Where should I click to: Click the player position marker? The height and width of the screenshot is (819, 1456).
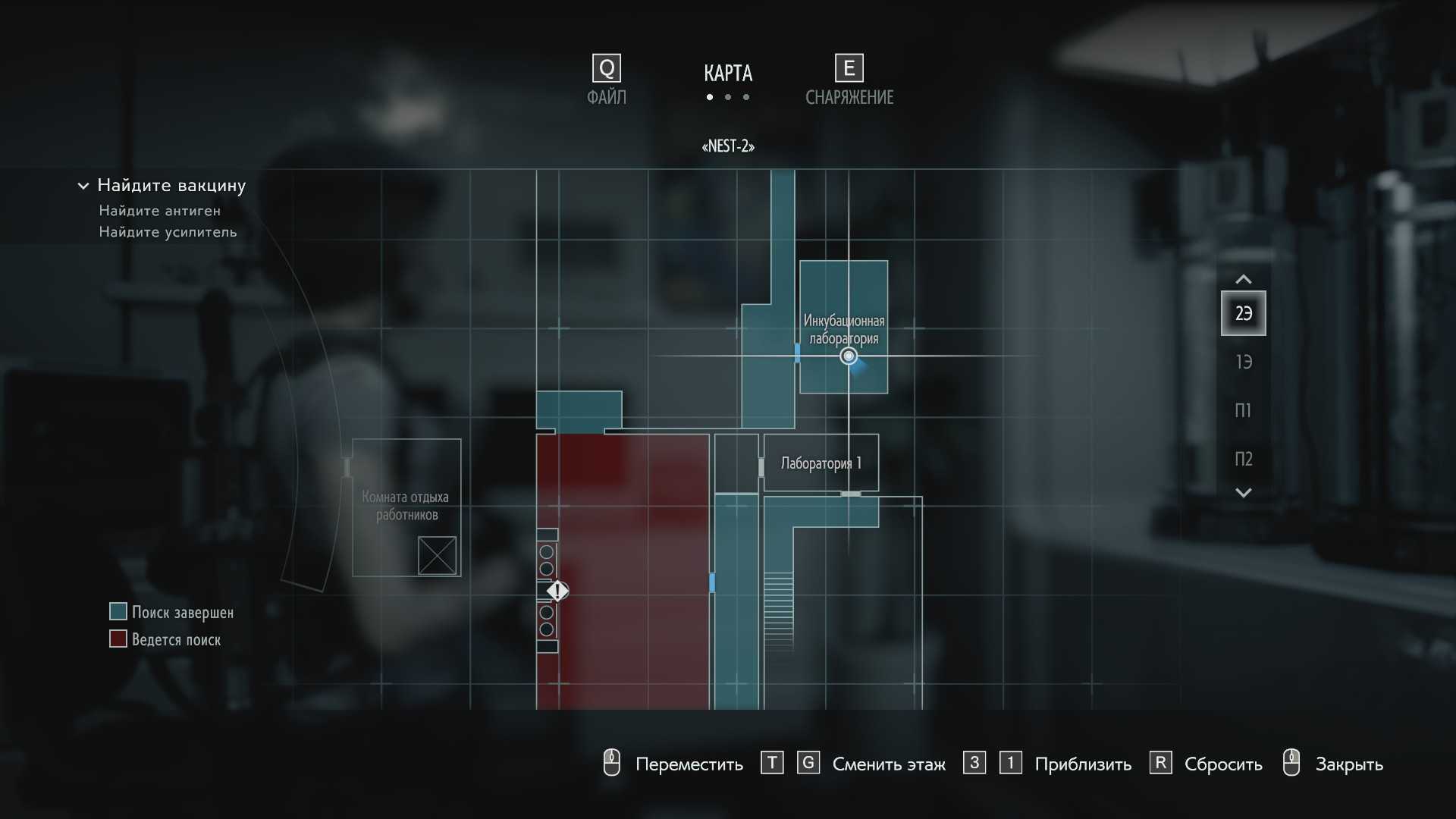[849, 356]
